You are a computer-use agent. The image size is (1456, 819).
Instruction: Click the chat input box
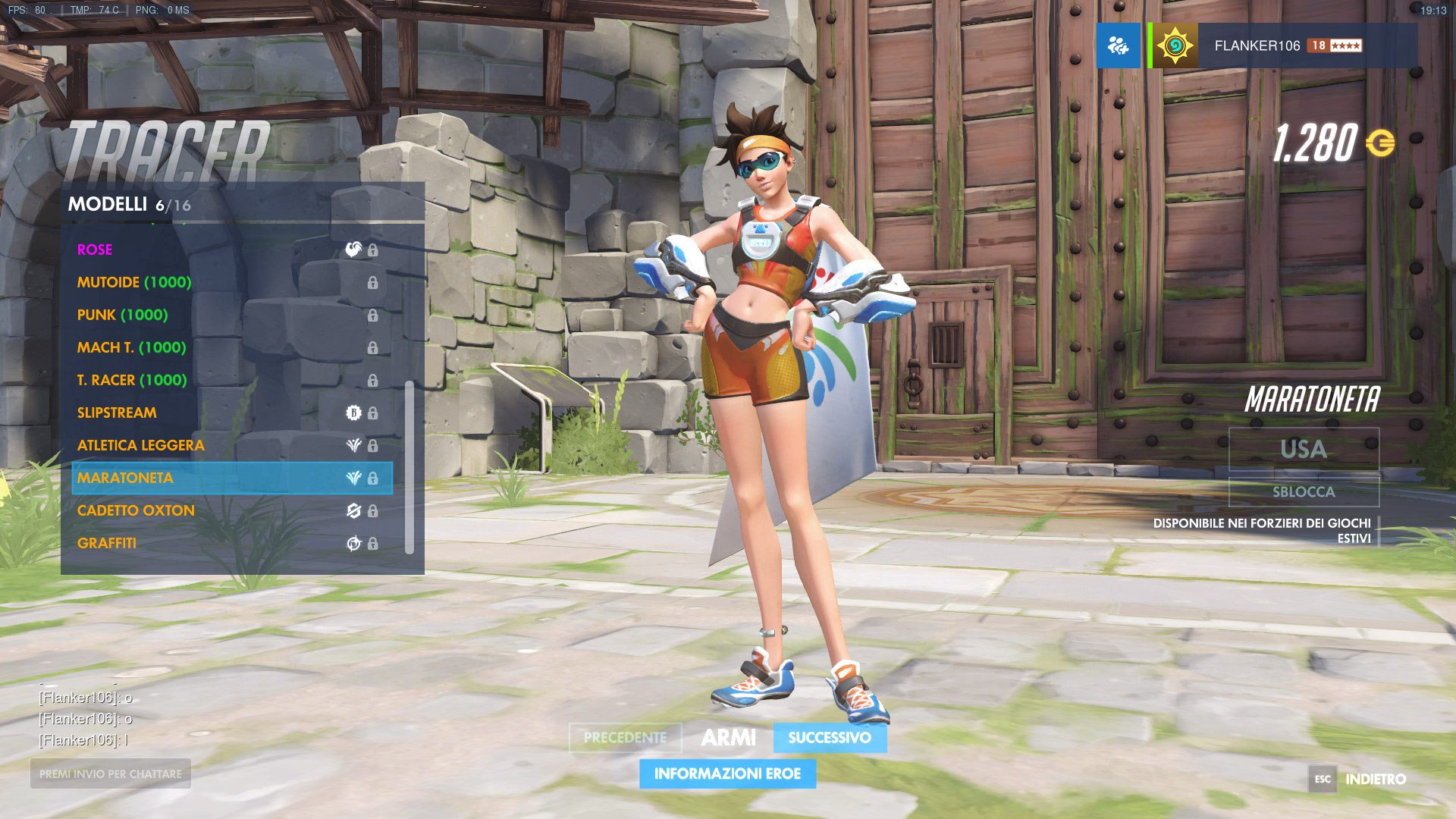coord(111,773)
